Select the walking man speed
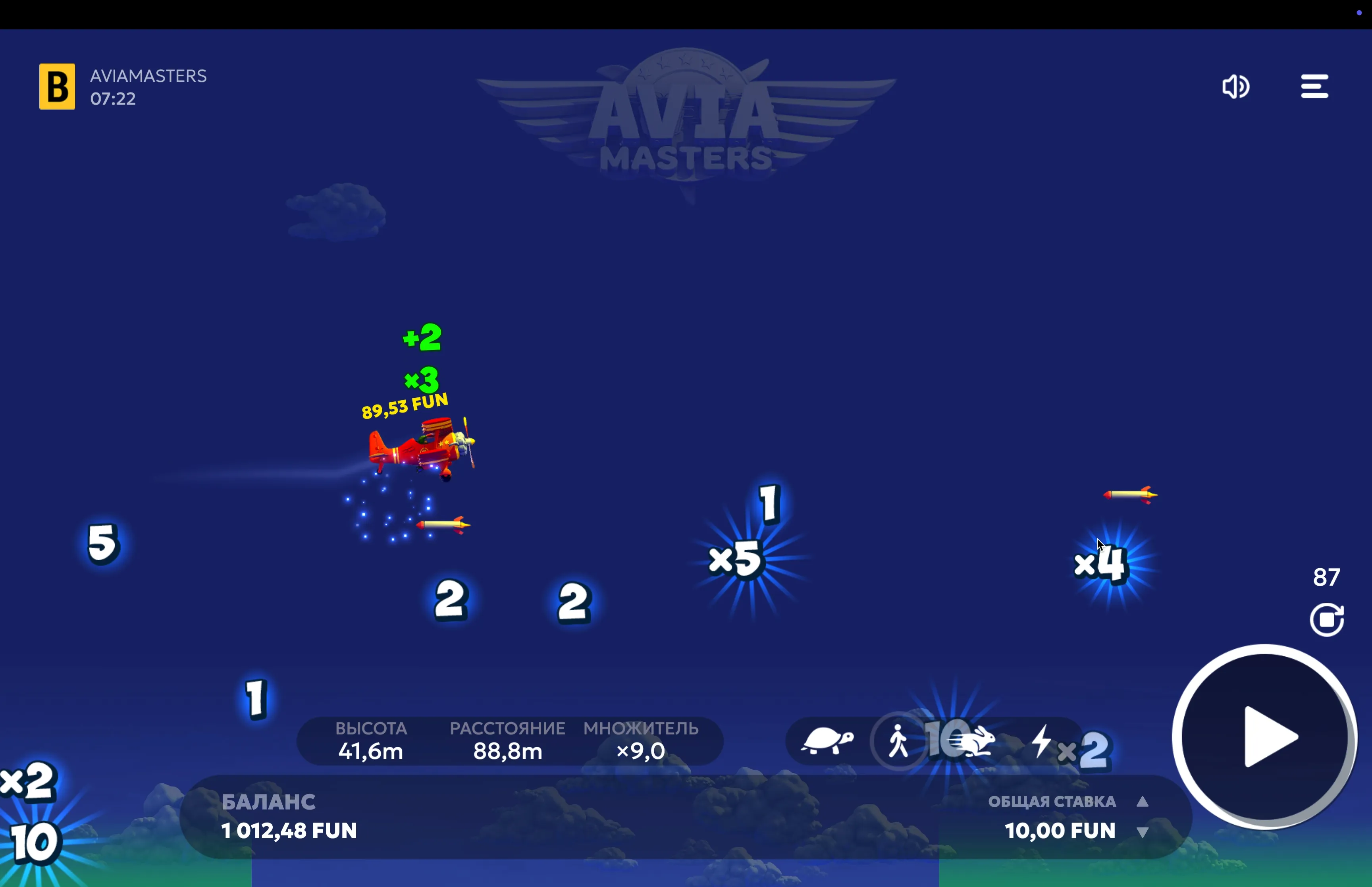Screen dimensions: 1372x887 click(x=898, y=741)
